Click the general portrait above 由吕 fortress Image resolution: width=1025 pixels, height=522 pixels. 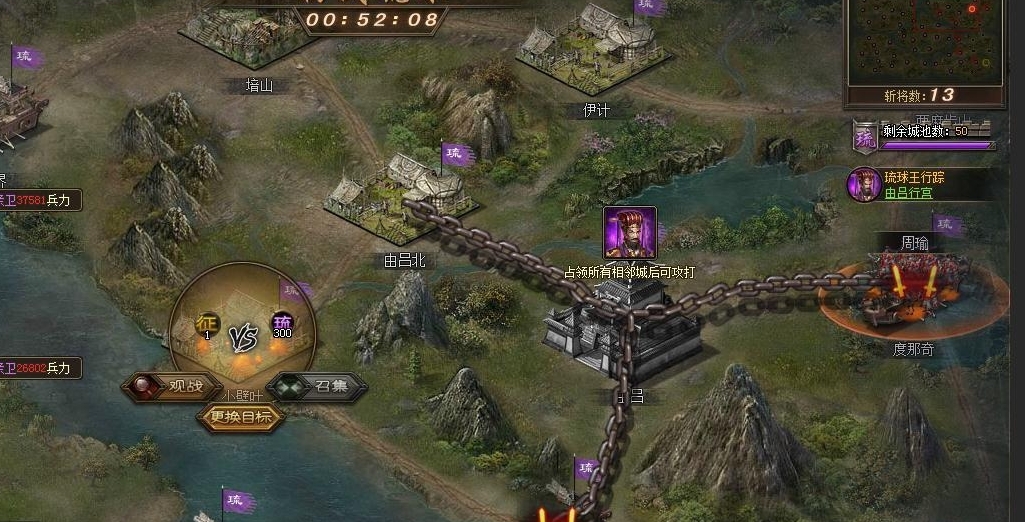click(x=630, y=232)
